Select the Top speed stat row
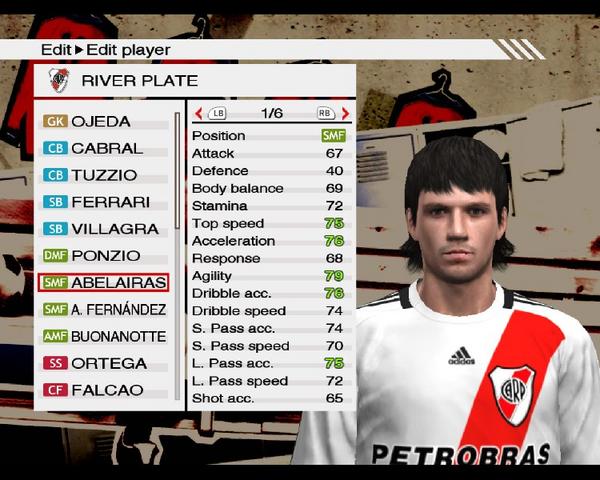Screen dimensions: 600x480 click(268, 223)
